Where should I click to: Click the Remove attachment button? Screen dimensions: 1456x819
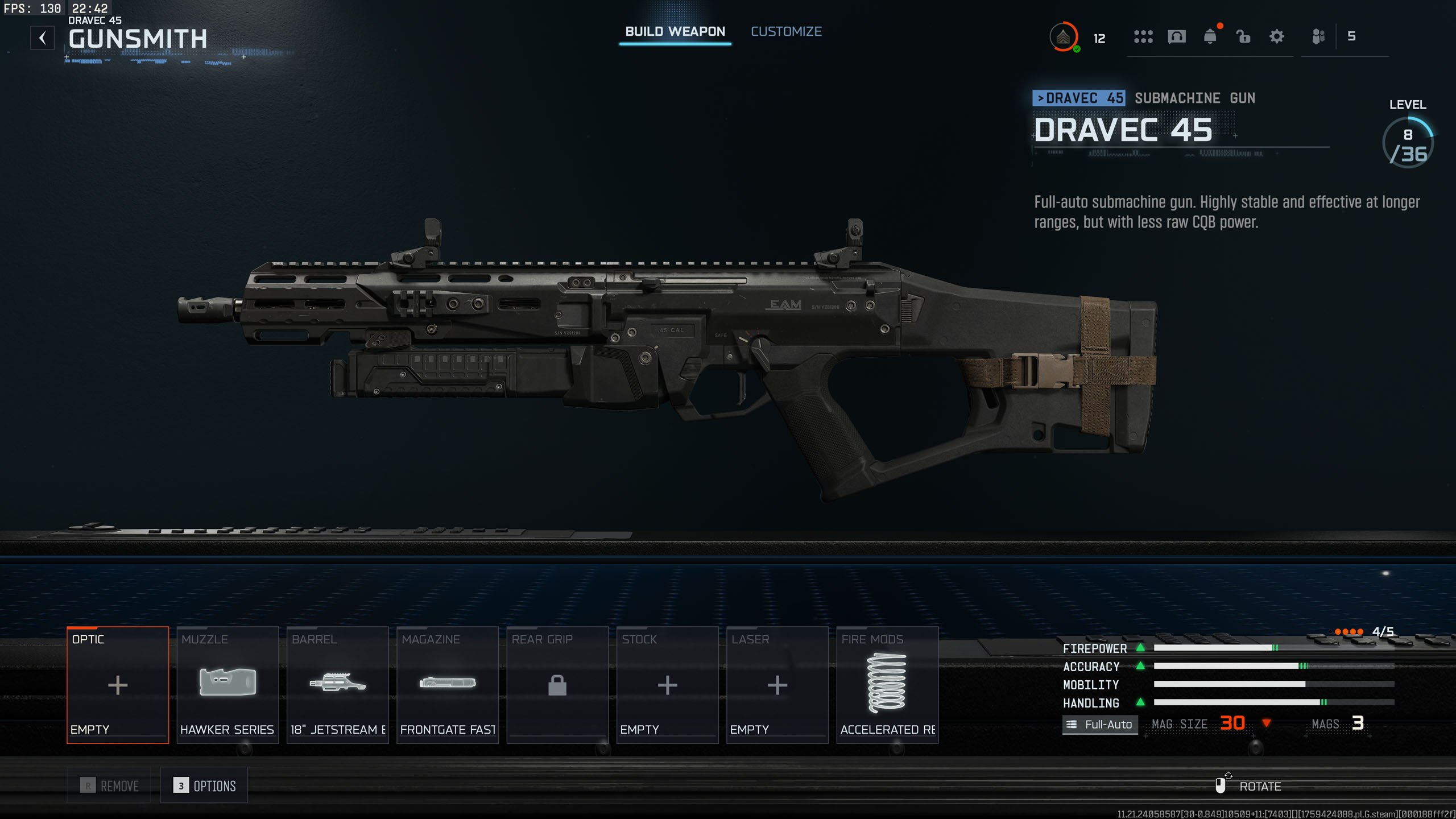click(109, 785)
